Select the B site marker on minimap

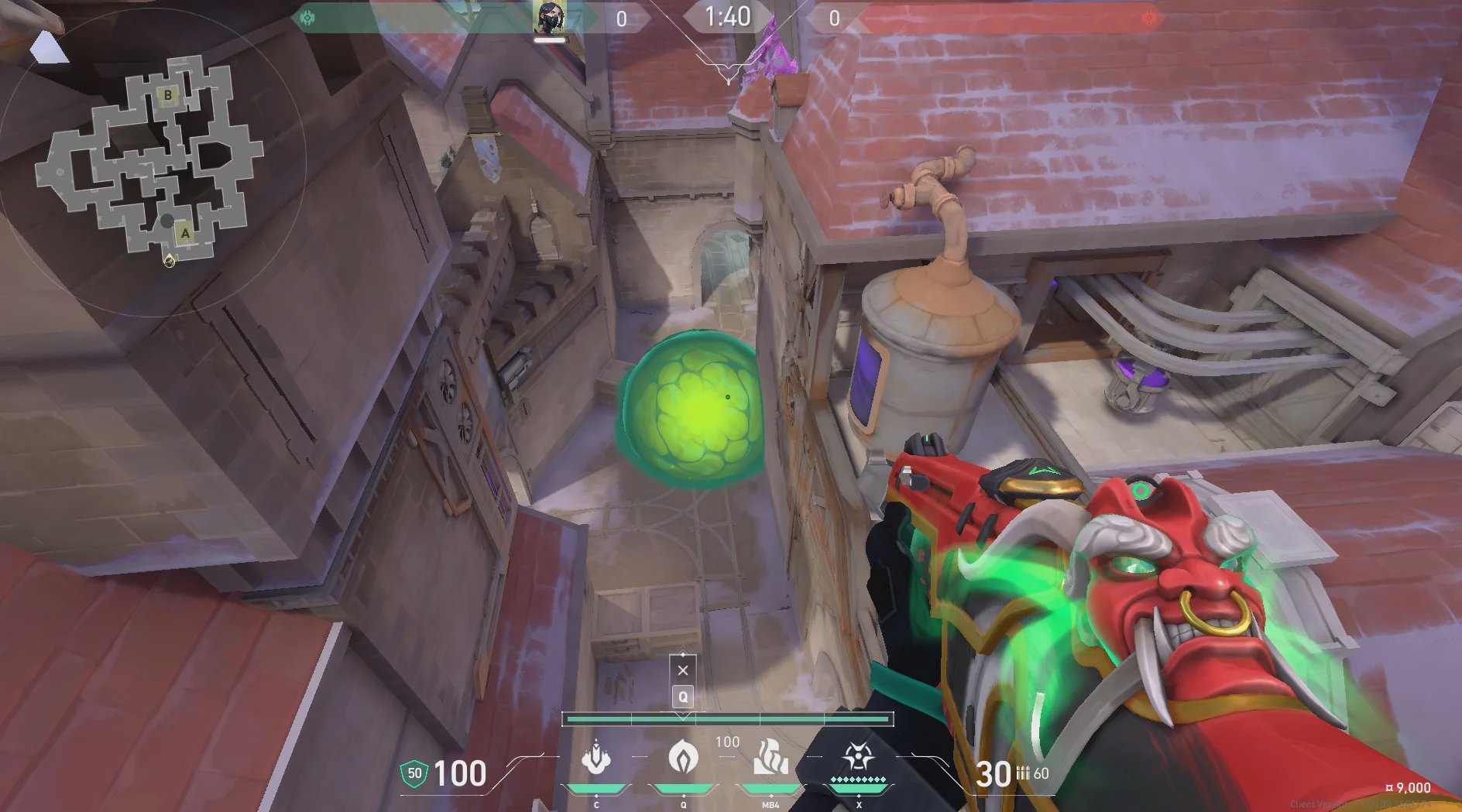click(x=167, y=96)
